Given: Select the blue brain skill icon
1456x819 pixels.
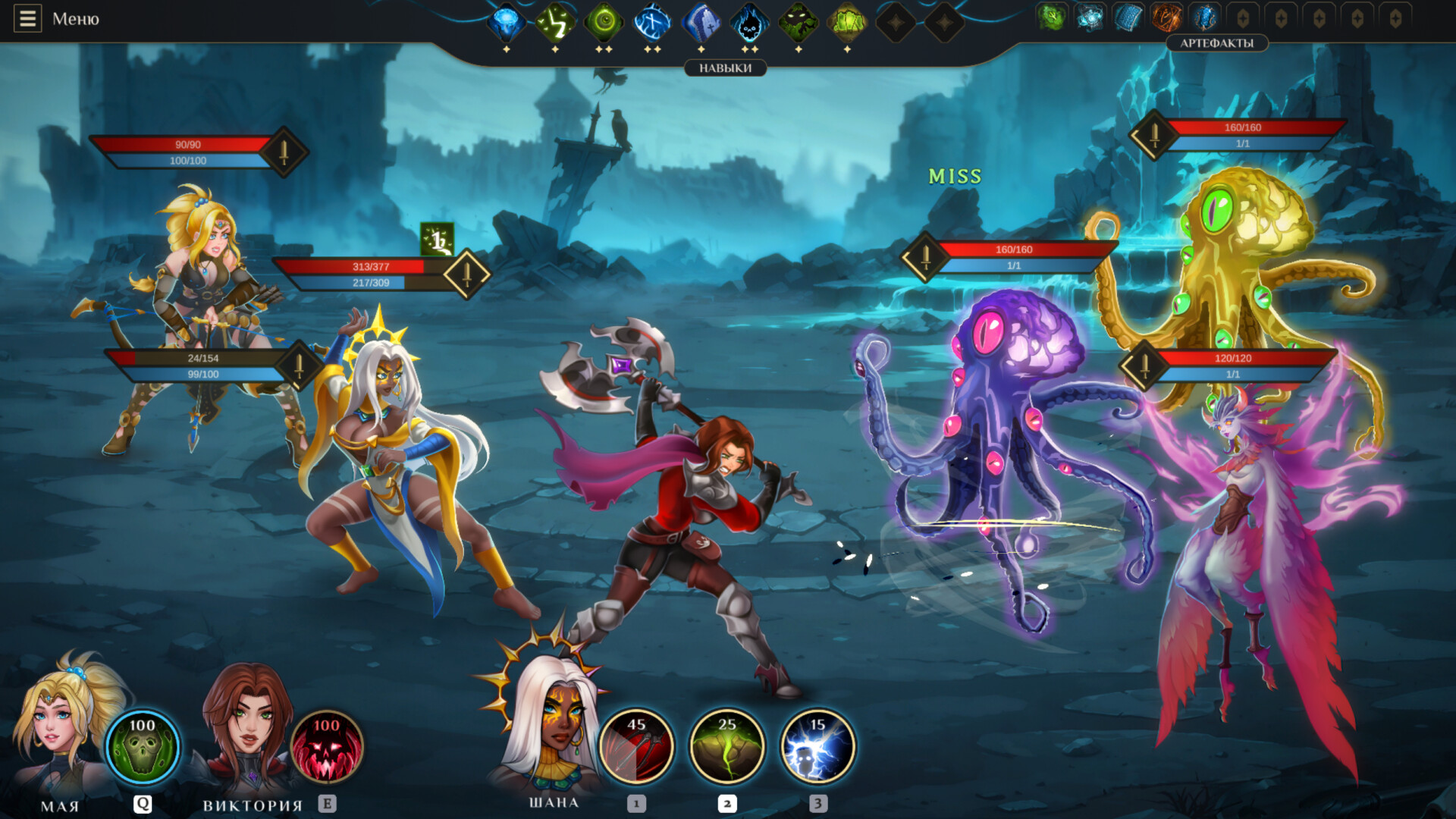Looking at the screenshot, I should click(x=505, y=23).
